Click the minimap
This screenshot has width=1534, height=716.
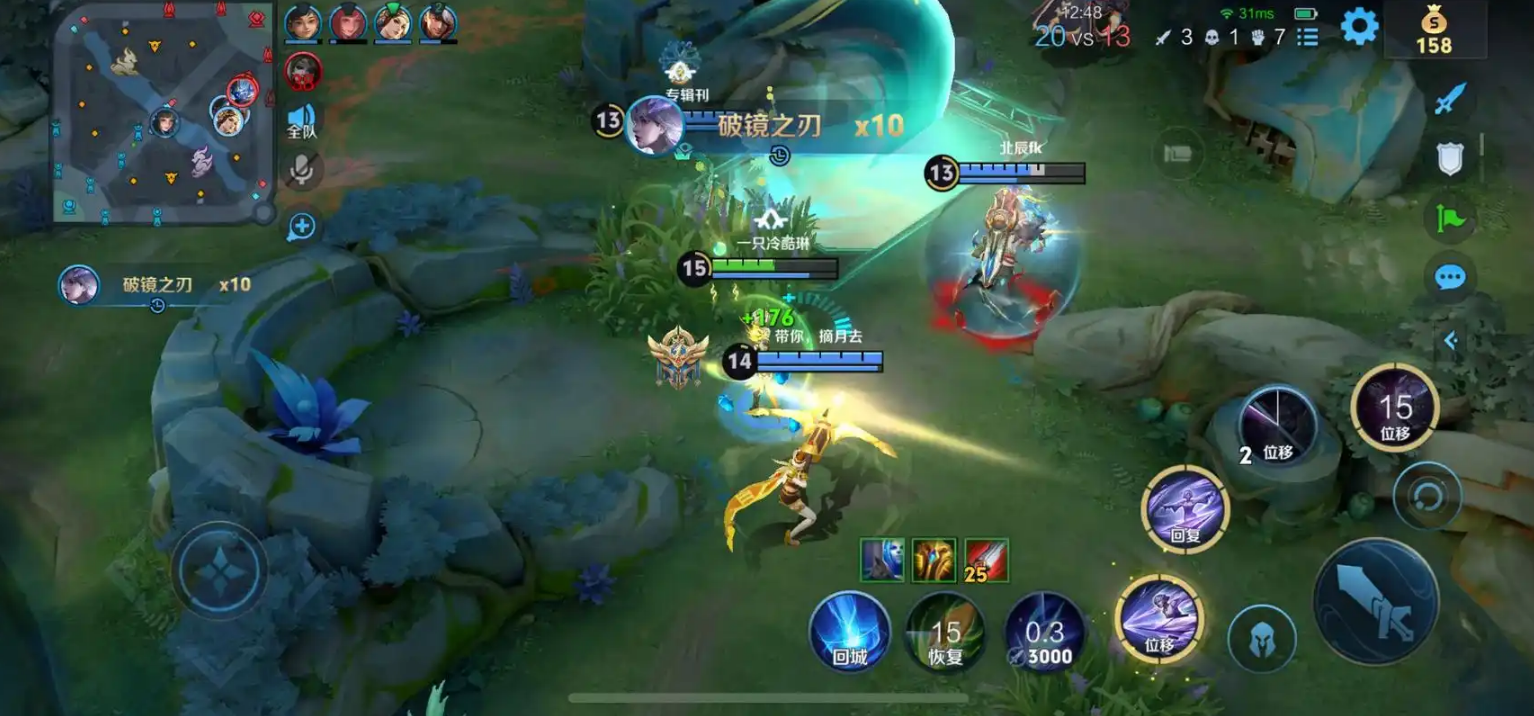coord(163,110)
